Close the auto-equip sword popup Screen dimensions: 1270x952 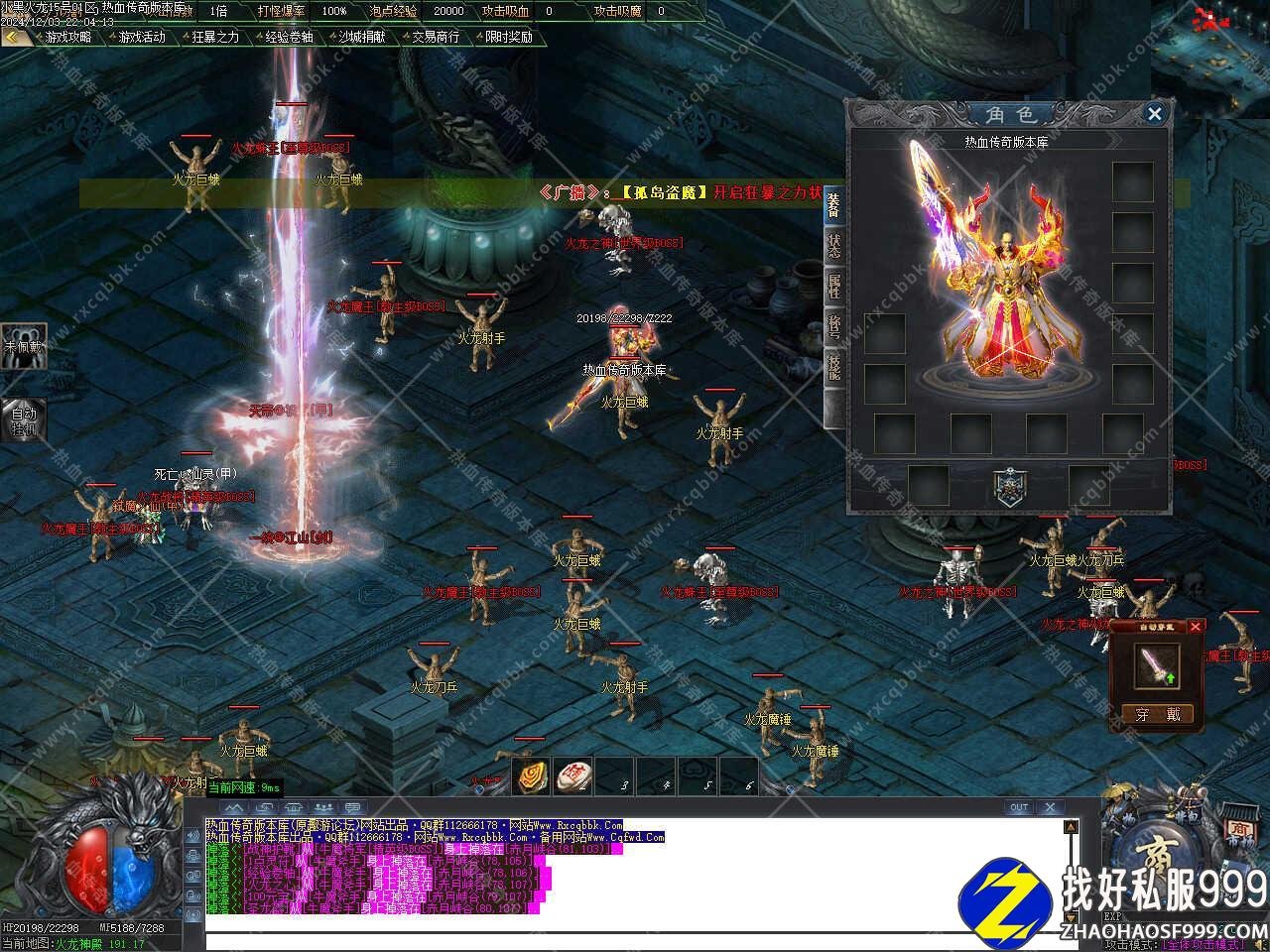1196,627
